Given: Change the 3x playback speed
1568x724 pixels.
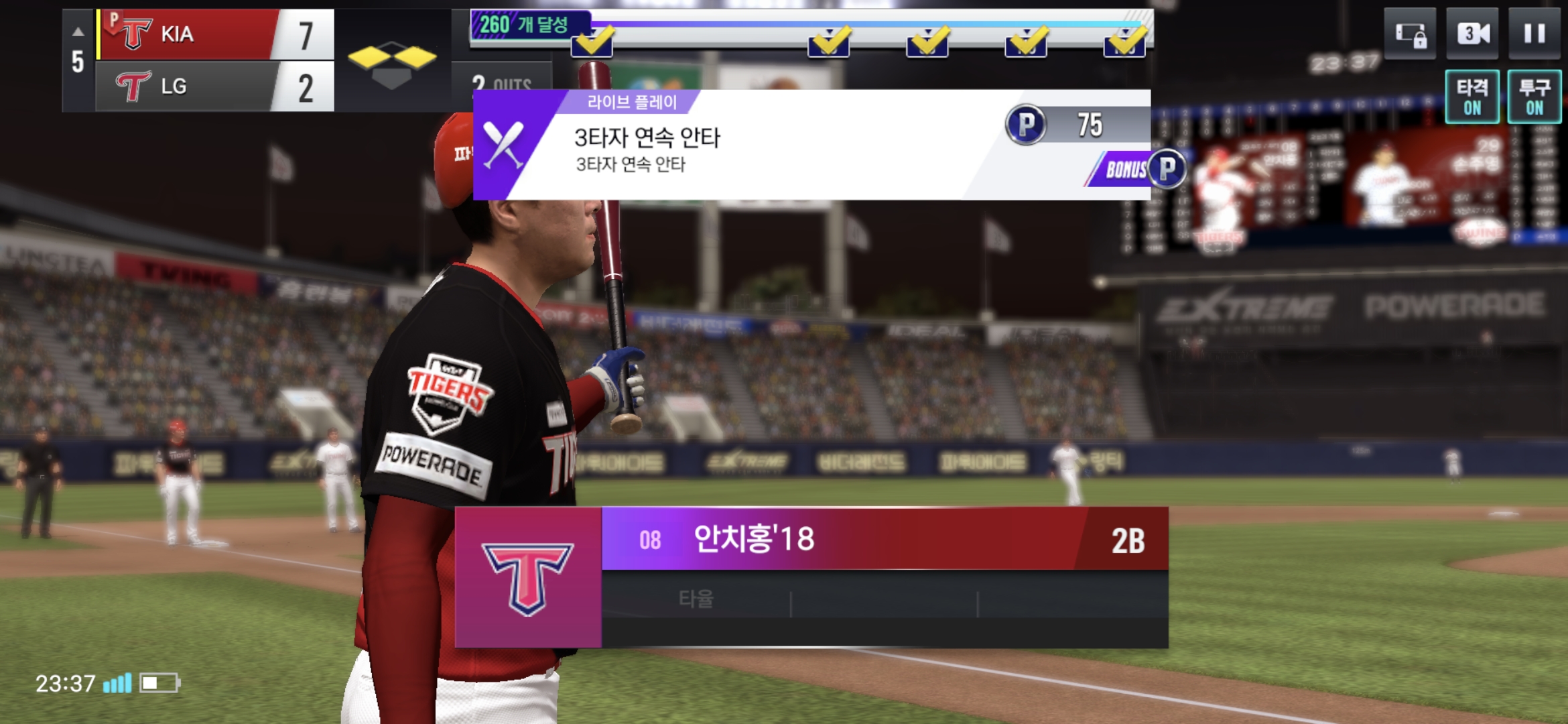Looking at the screenshot, I should [1473, 34].
